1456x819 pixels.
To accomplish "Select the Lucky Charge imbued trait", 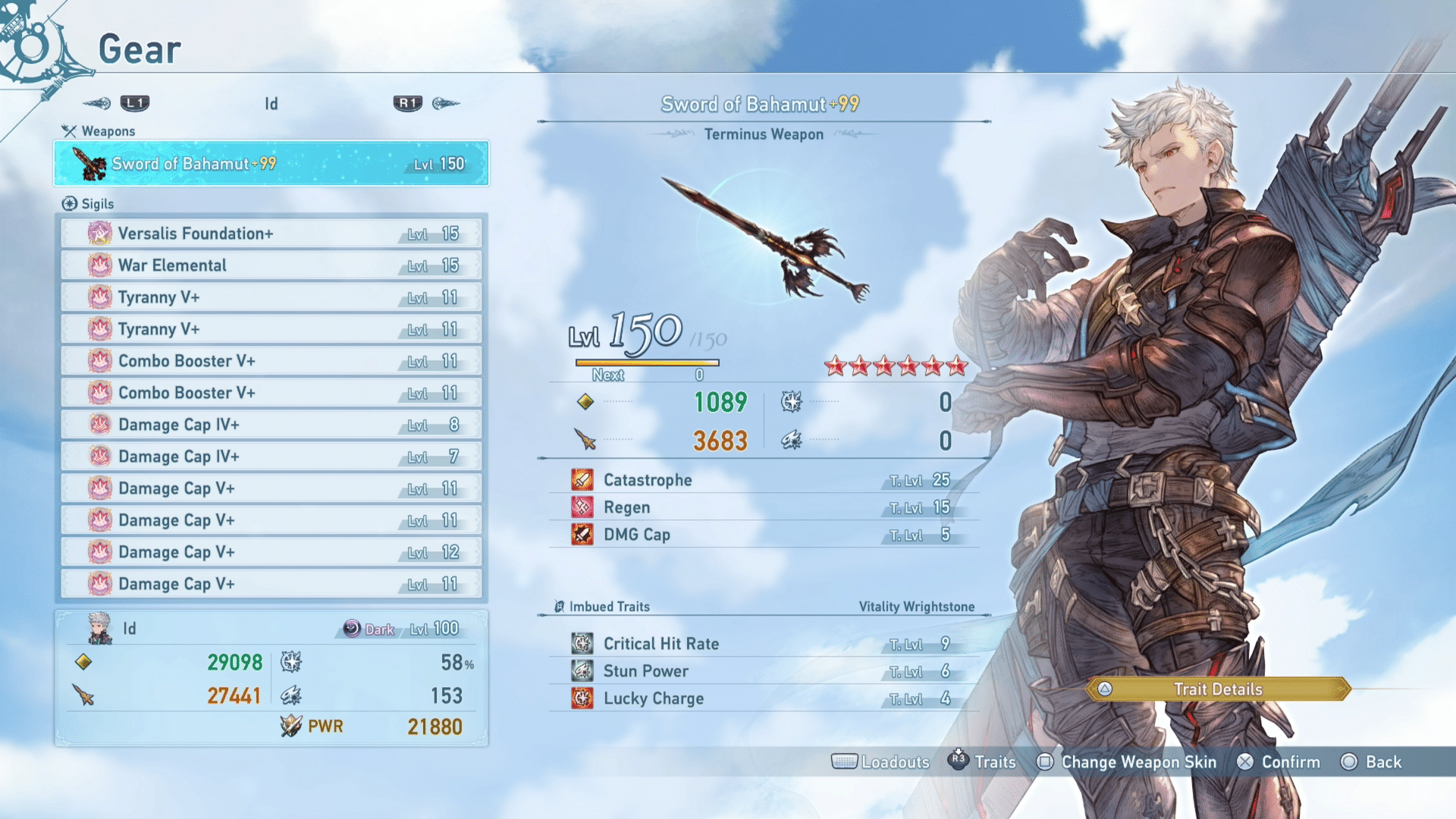I will pyautogui.click(x=763, y=698).
